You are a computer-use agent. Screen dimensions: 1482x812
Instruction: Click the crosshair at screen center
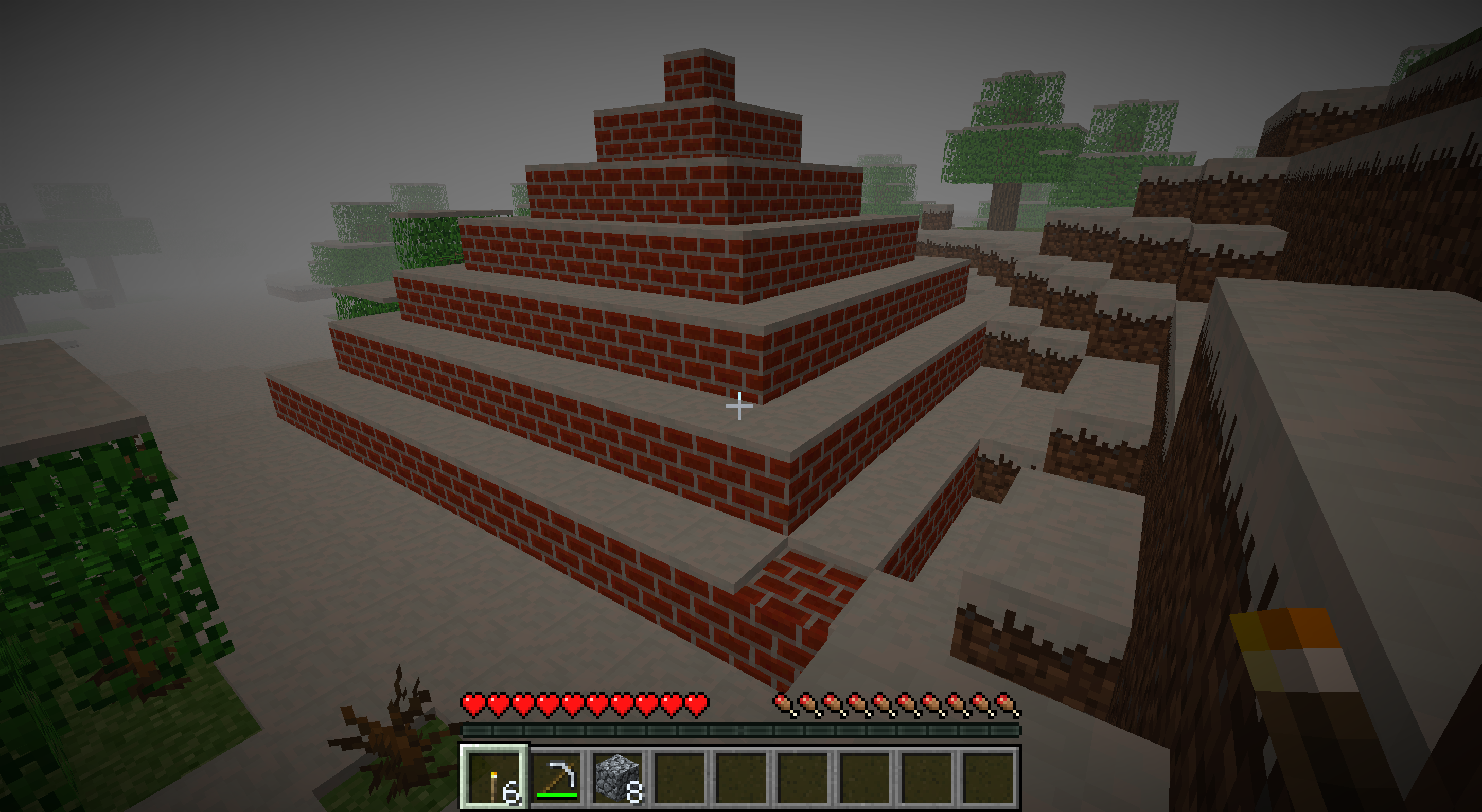click(x=739, y=407)
